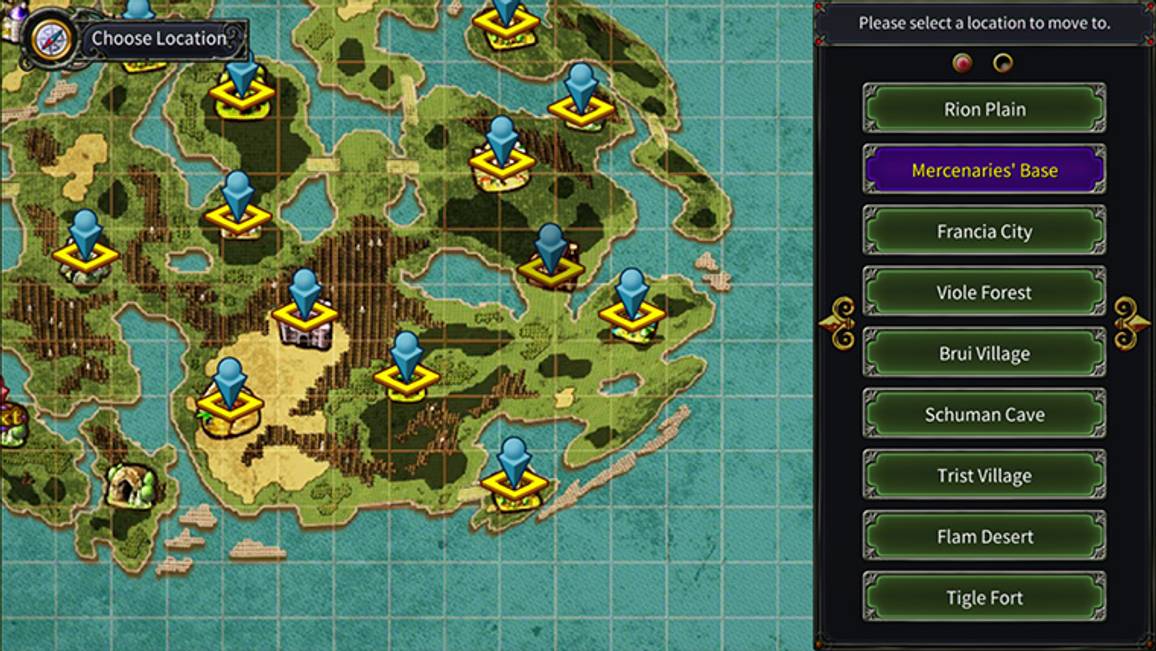The image size is (1156, 651).
Task: Switch to the red page indicator dot
Action: 963,64
